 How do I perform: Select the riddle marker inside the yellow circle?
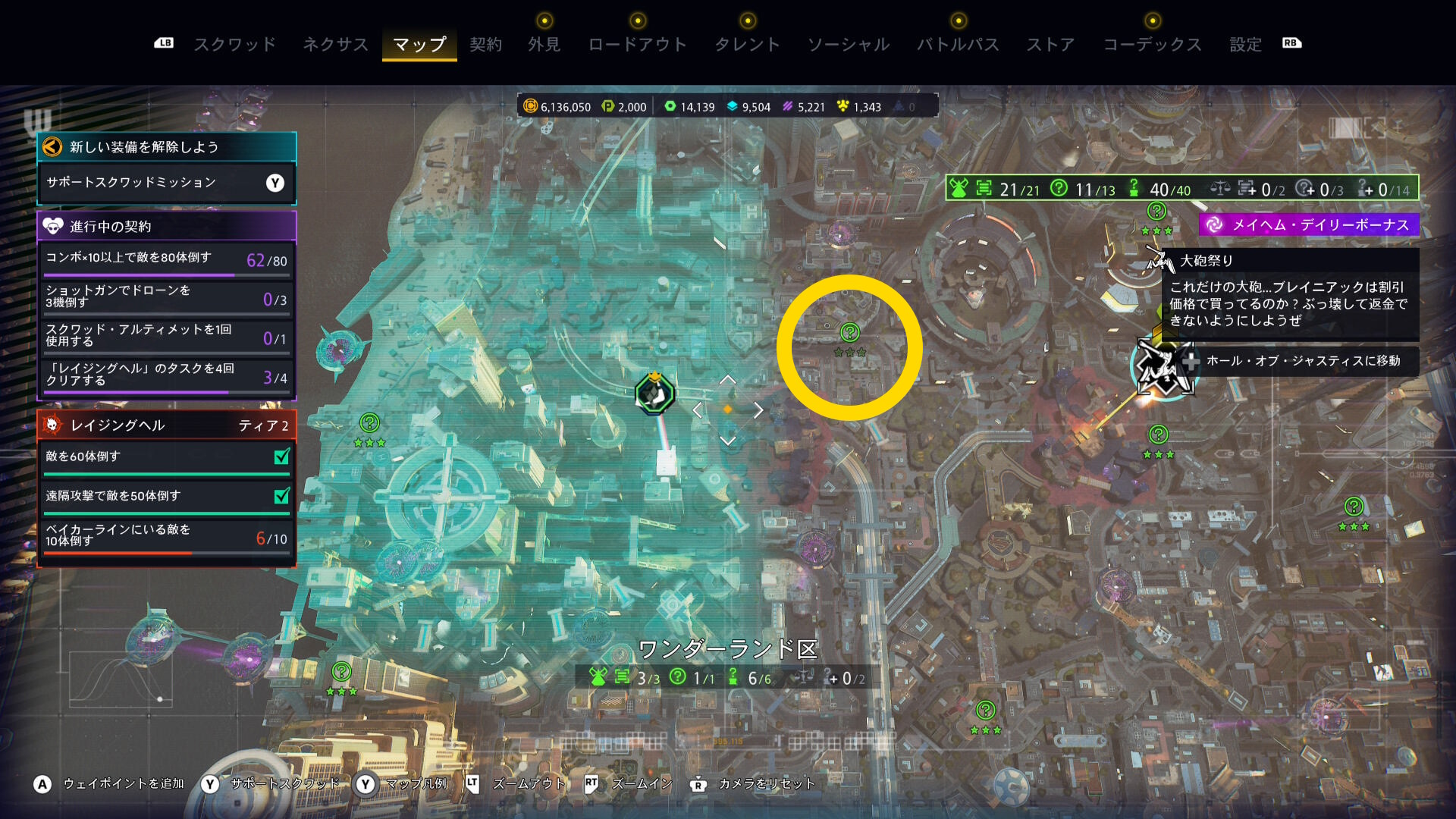pos(849,333)
